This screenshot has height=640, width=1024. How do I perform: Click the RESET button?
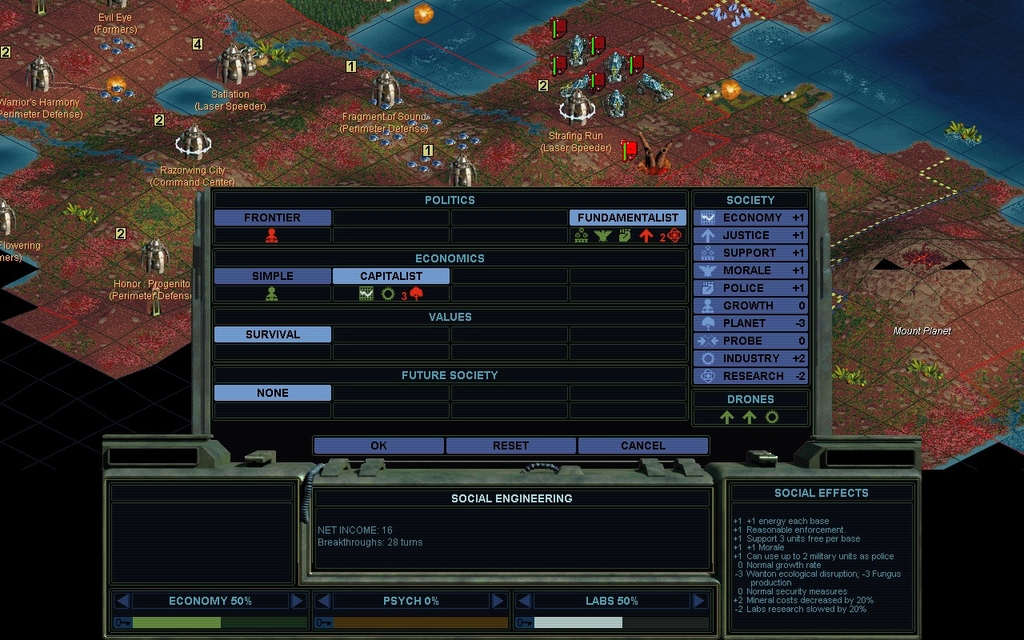[x=511, y=446]
